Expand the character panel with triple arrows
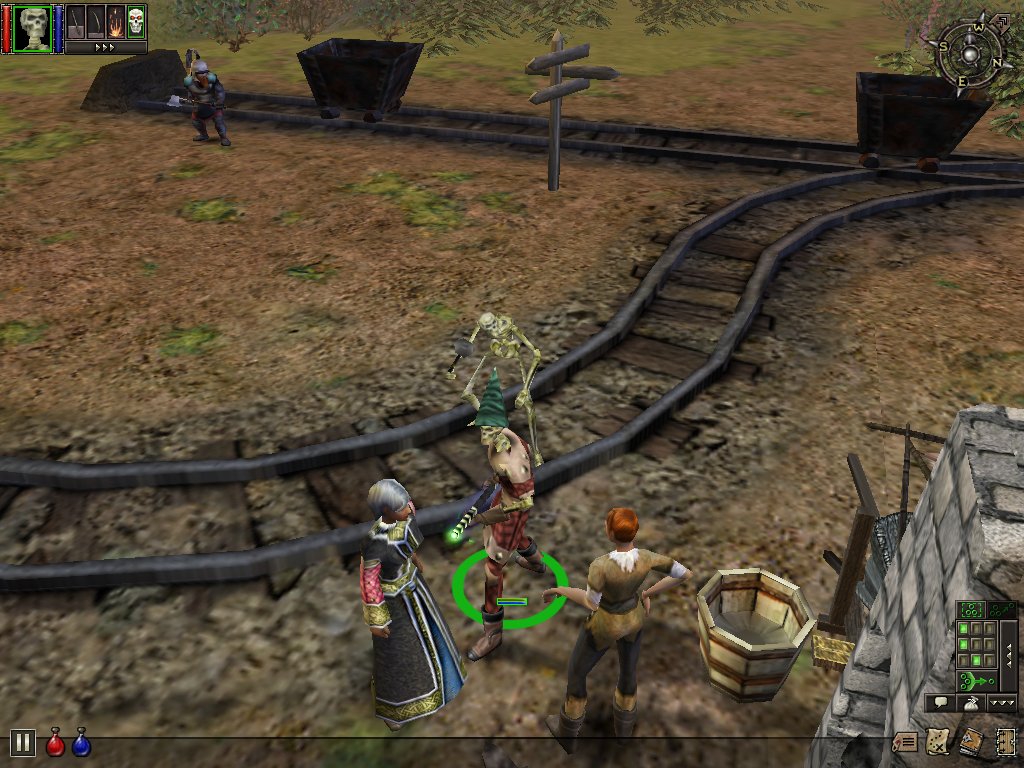 (x=105, y=46)
